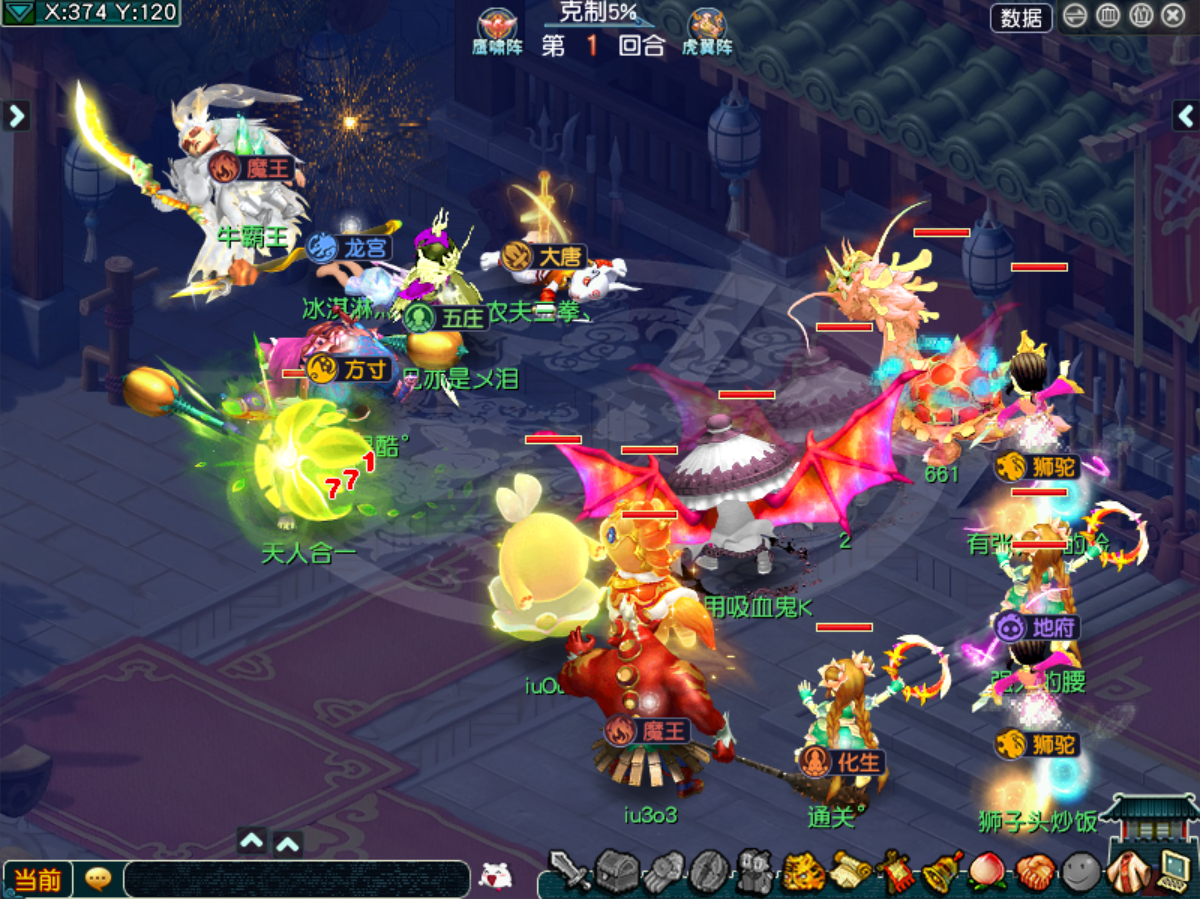Click the golden bell icon in toolbar

pos(941,871)
